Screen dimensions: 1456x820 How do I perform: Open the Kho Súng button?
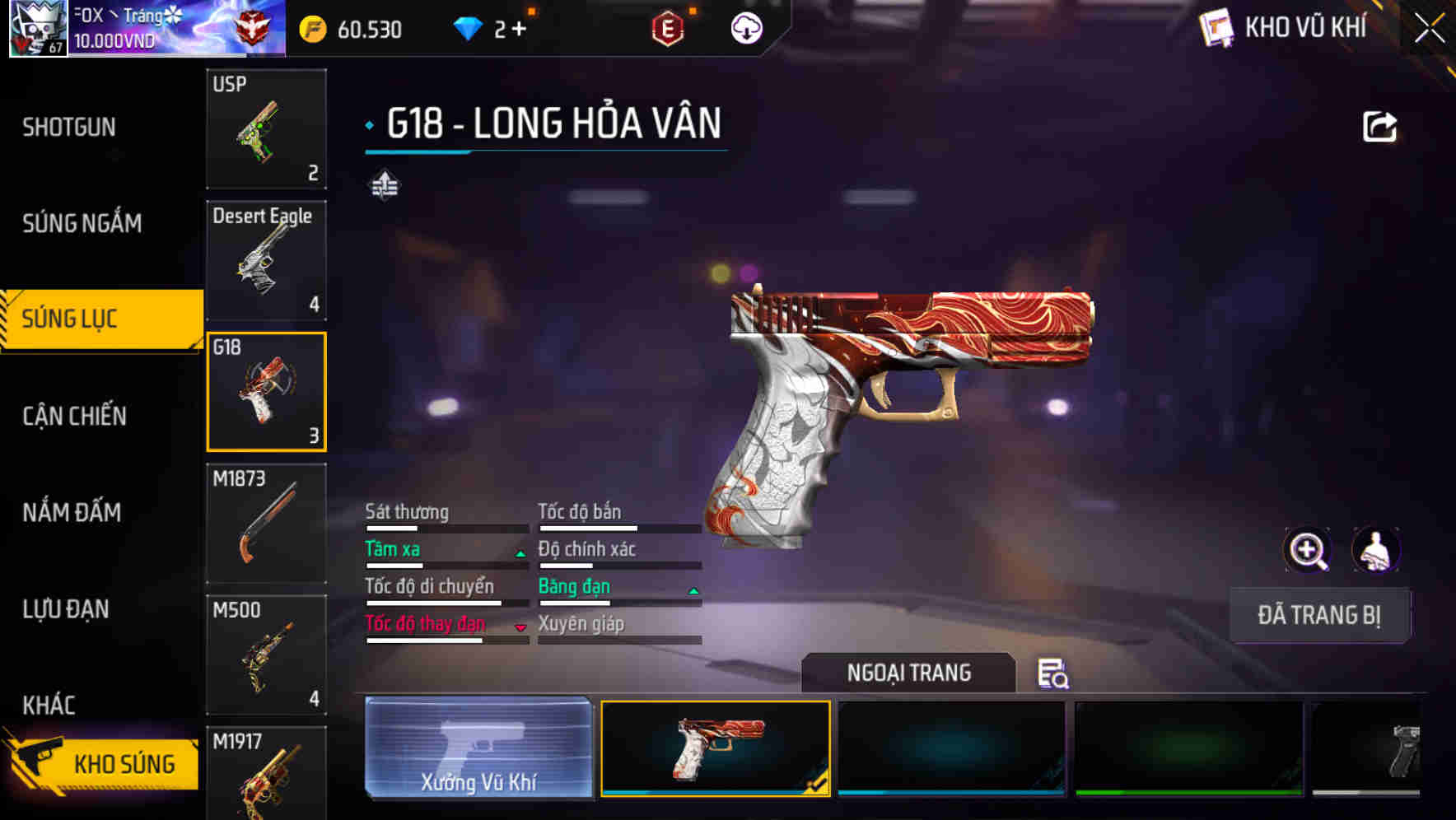click(x=103, y=763)
